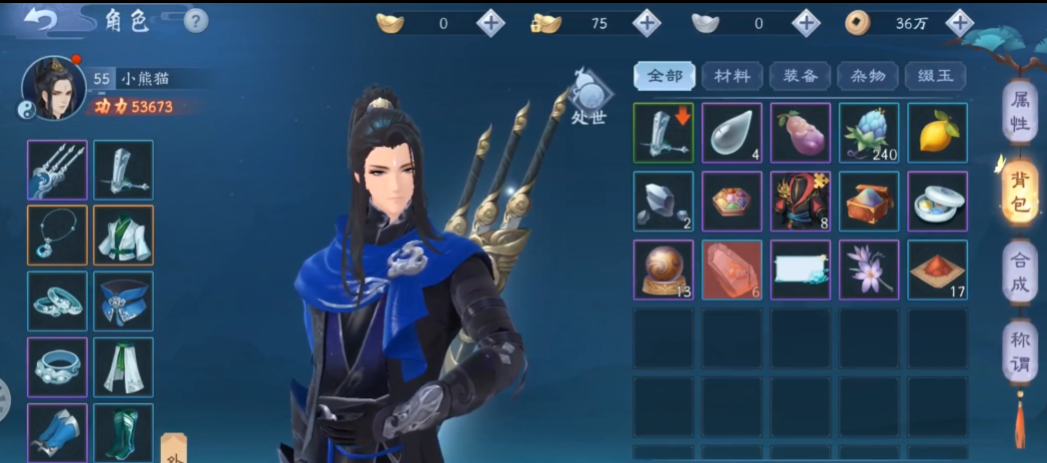This screenshot has width=1047, height=463.
Task: Select the equipped necklace slot
Action: pos(57,236)
